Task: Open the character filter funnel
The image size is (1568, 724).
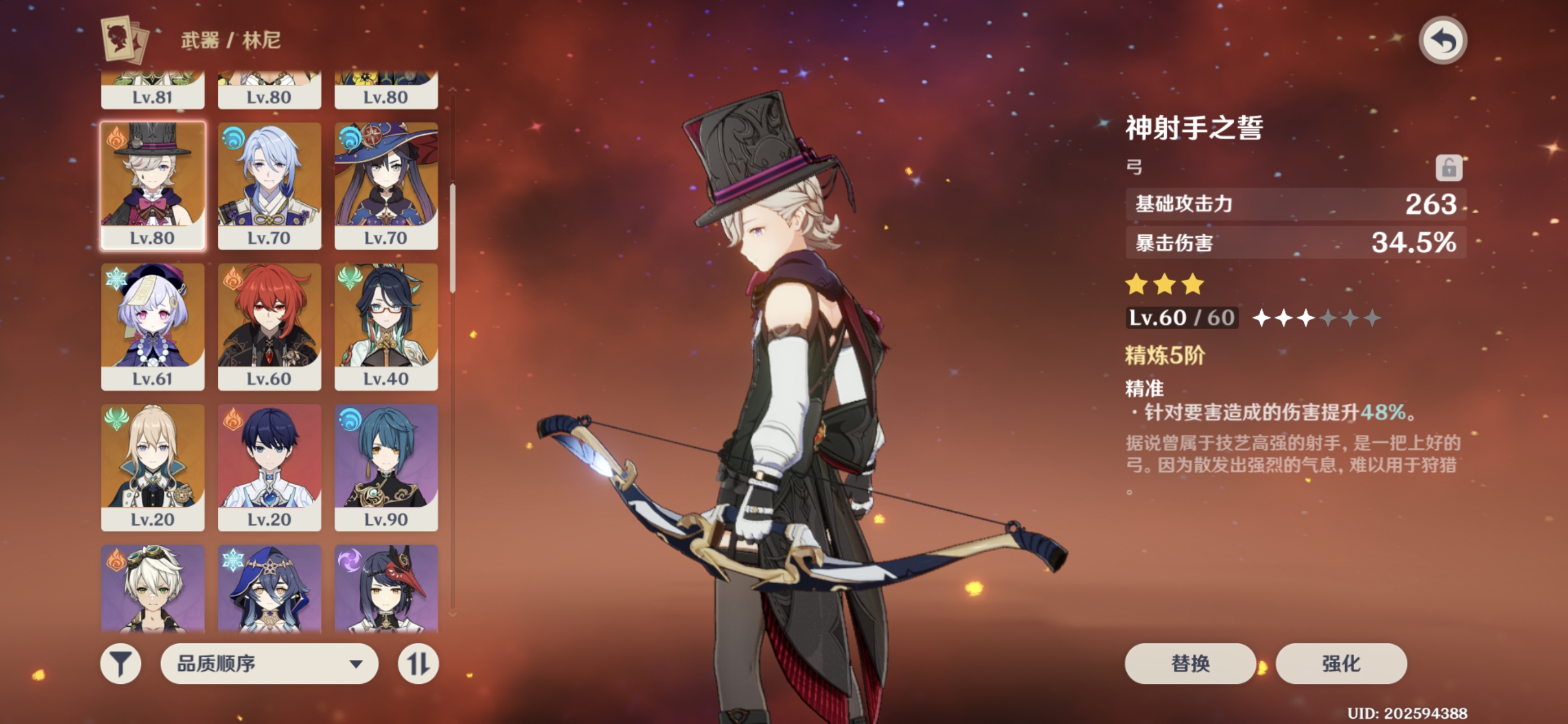Action: pos(120,663)
